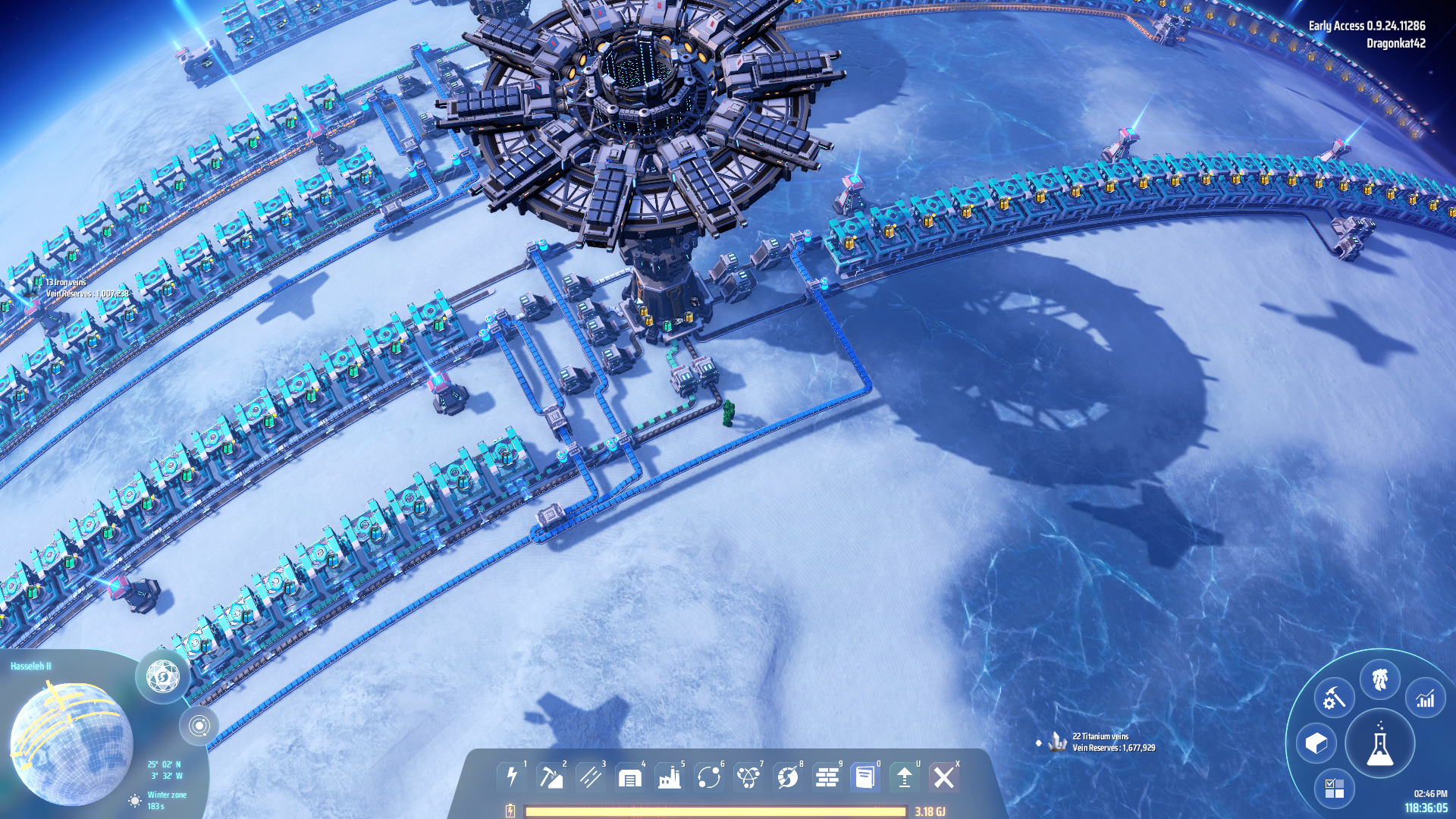This screenshot has width=1456, height=819.
Task: Open the inventory cube panel
Action: point(1316,743)
